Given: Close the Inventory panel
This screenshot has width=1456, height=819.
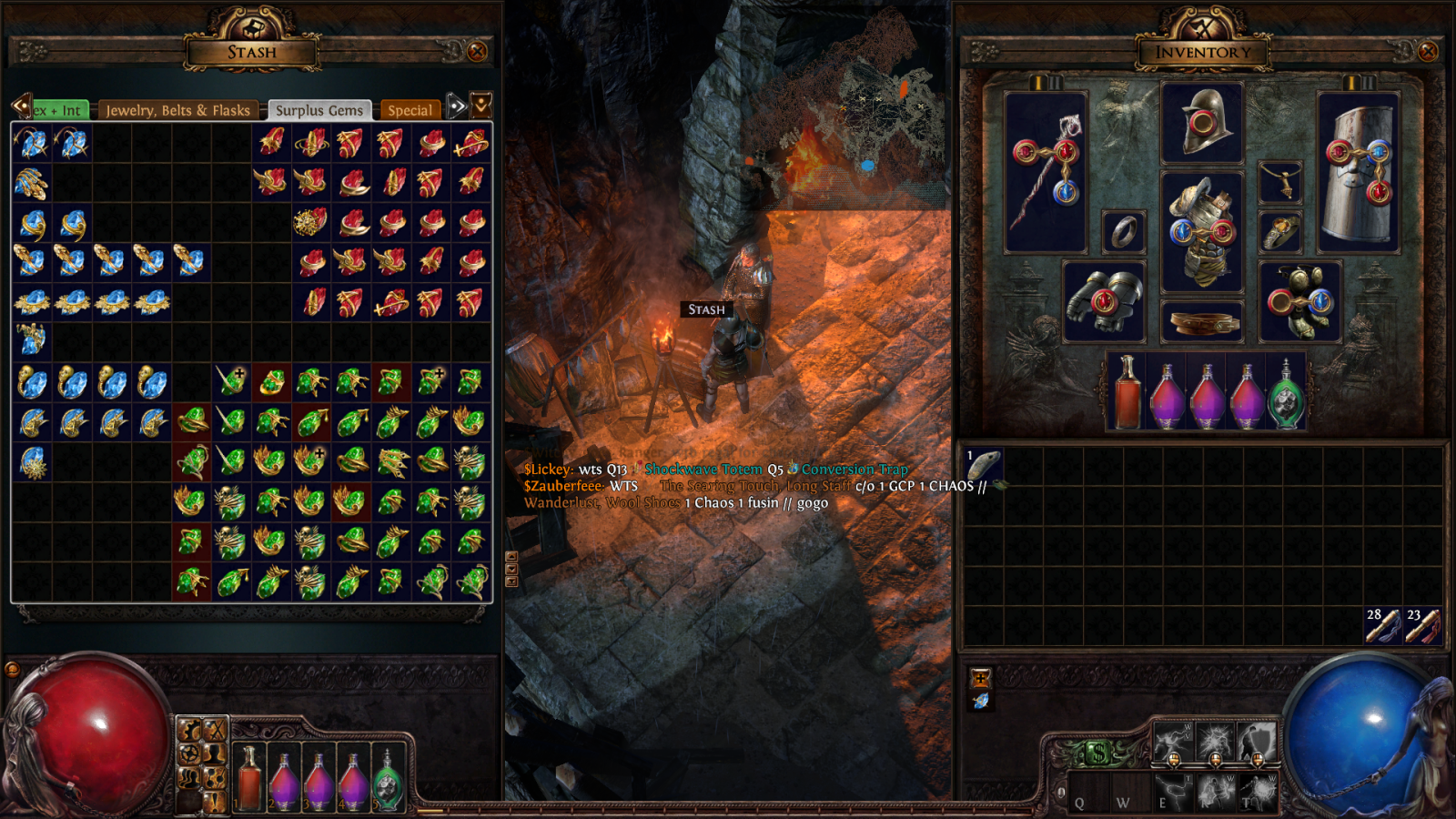Looking at the screenshot, I should [1428, 52].
